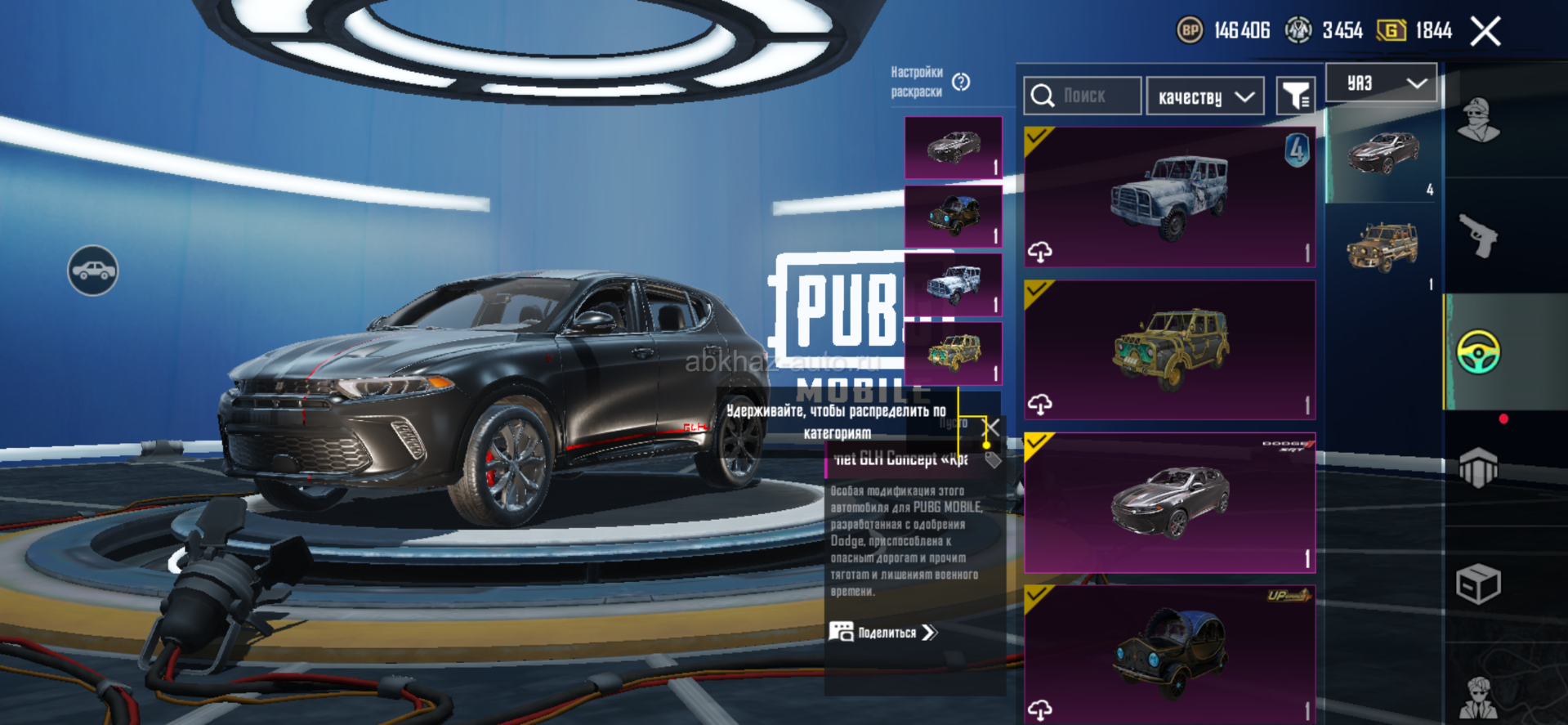
Task: Close the garage screen with the X
Action: pyautogui.click(x=1485, y=32)
